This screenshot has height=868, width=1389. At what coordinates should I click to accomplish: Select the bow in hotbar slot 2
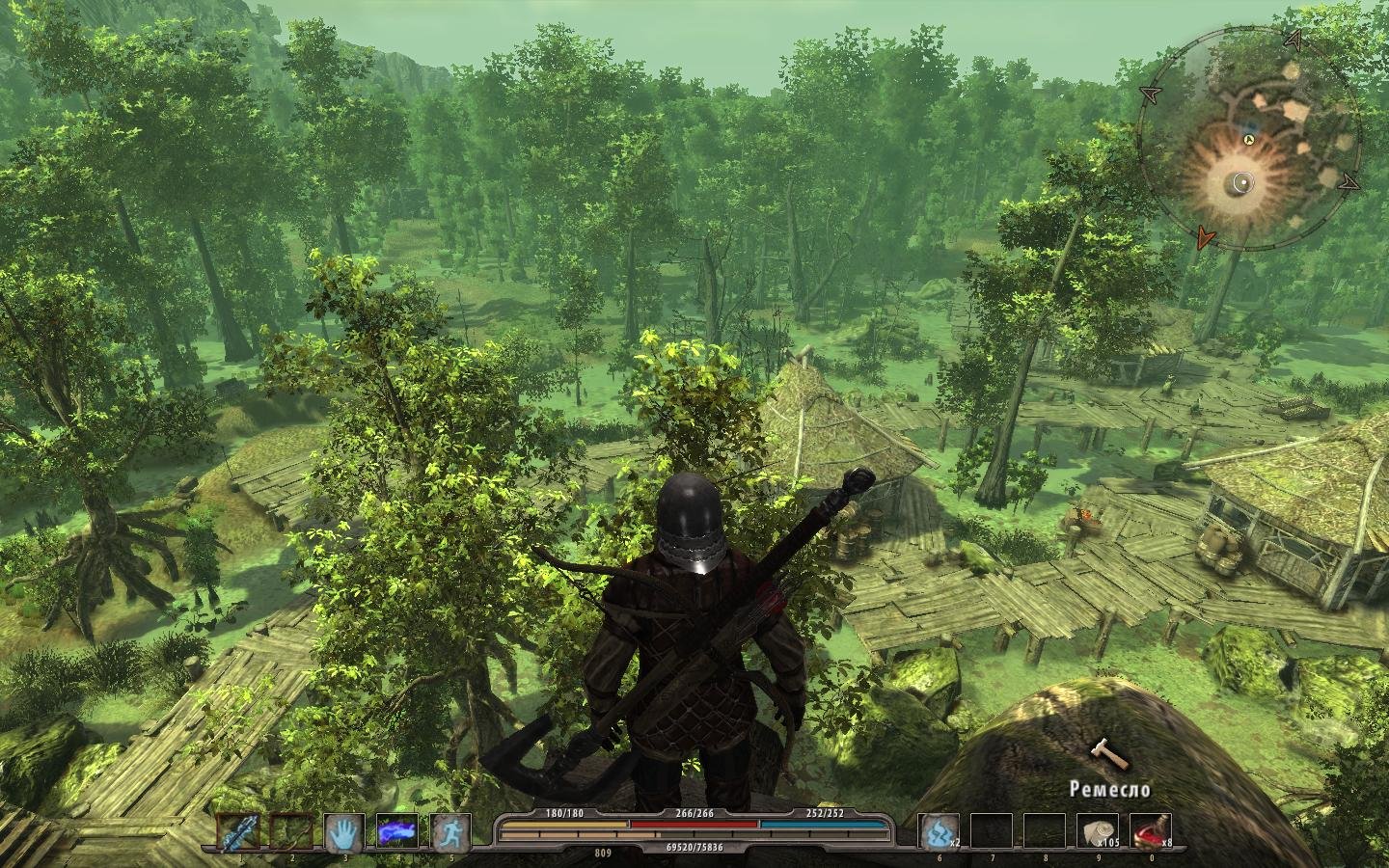tap(290, 832)
